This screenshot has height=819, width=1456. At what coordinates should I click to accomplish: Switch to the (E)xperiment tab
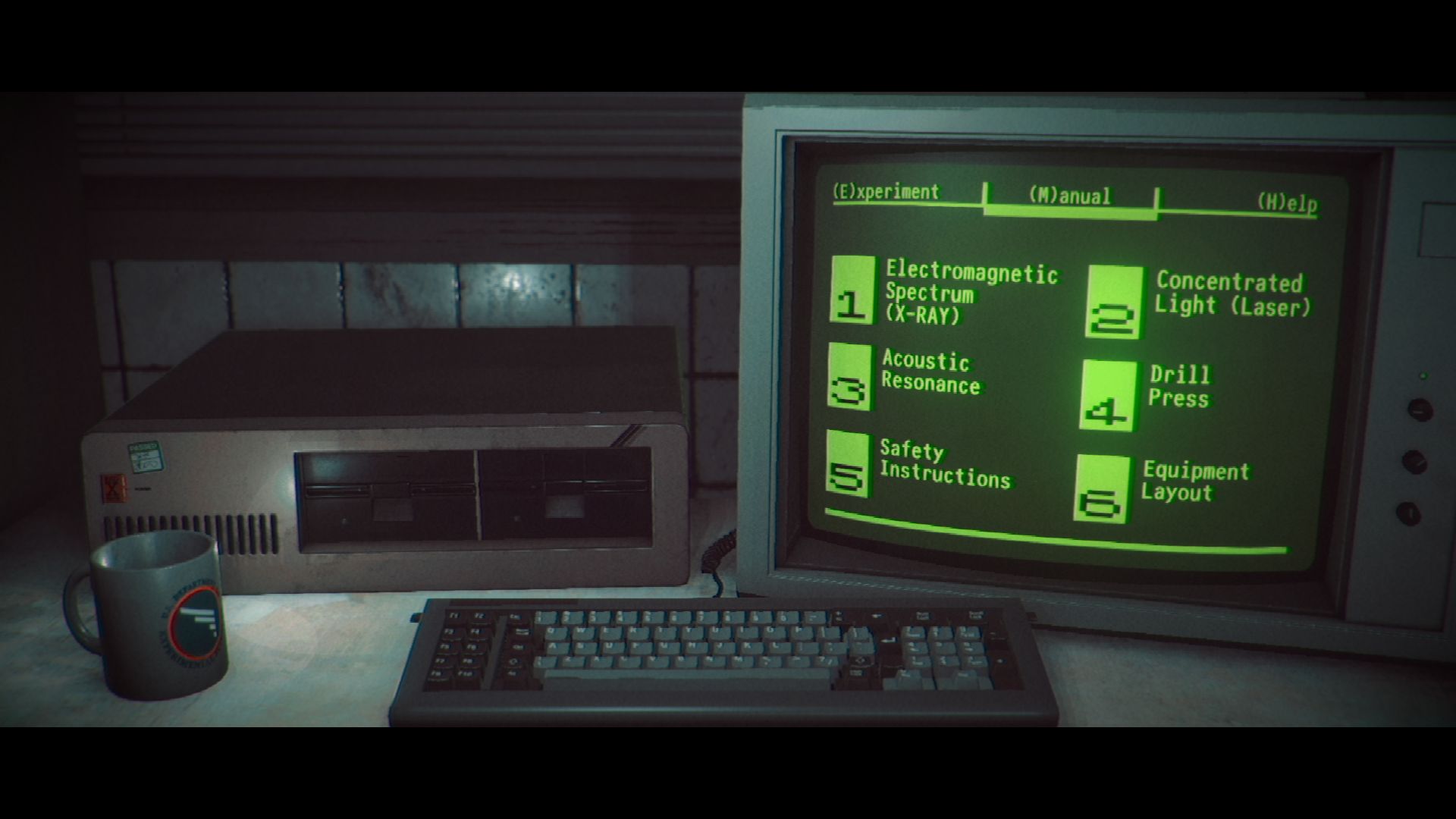pos(886,192)
